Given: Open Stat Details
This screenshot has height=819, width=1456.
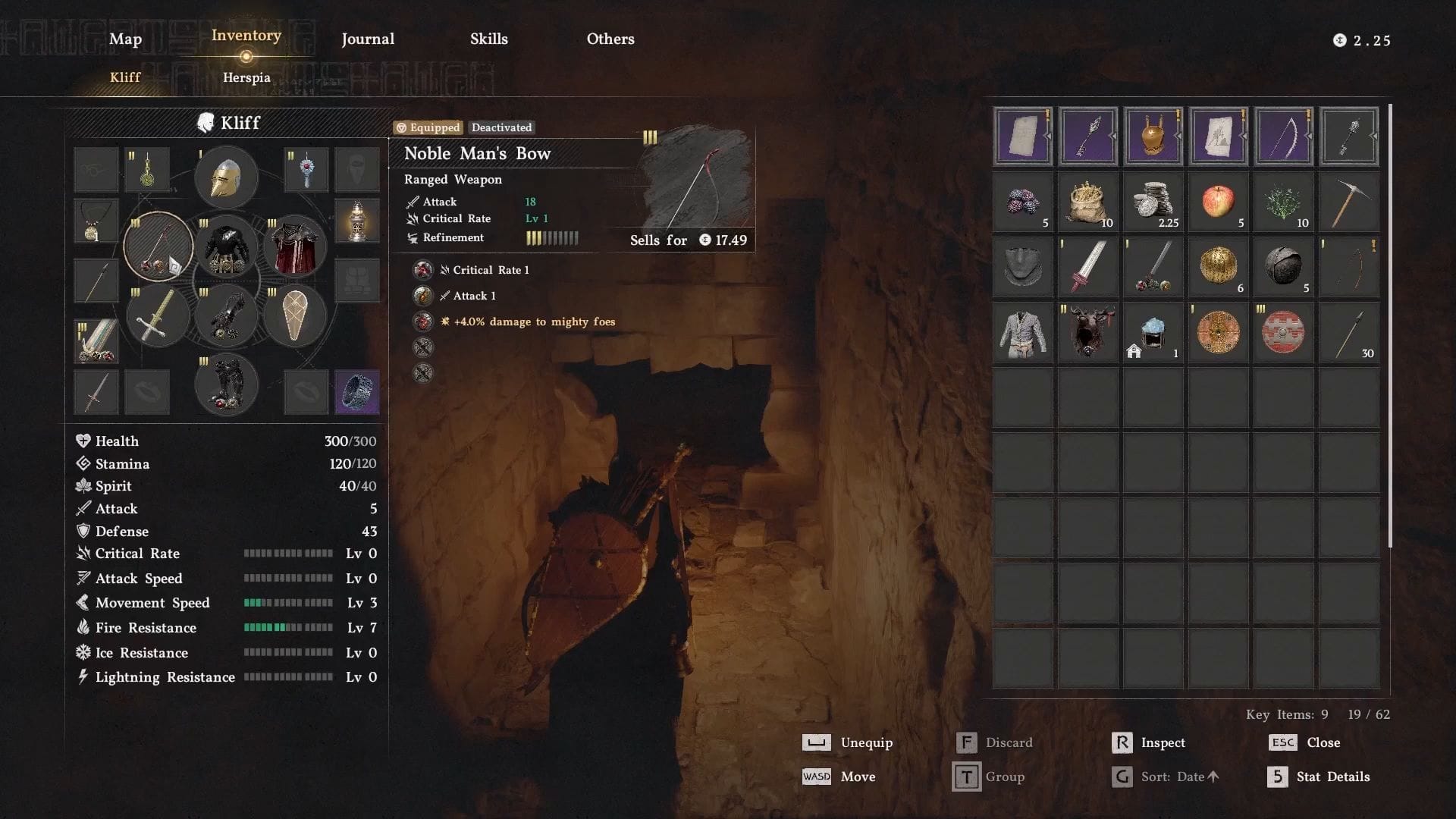Looking at the screenshot, I should coord(1318,777).
